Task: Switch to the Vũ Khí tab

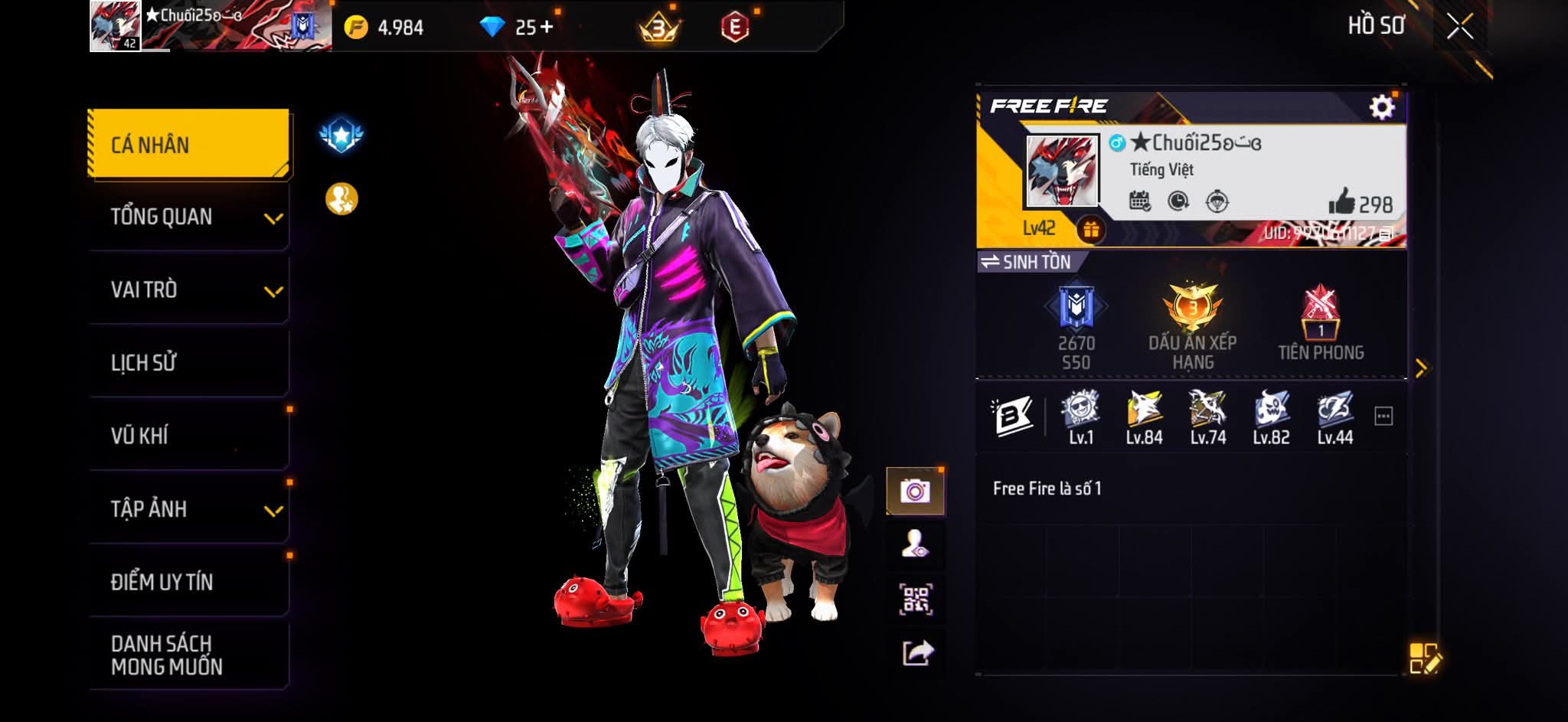Action: click(188, 436)
